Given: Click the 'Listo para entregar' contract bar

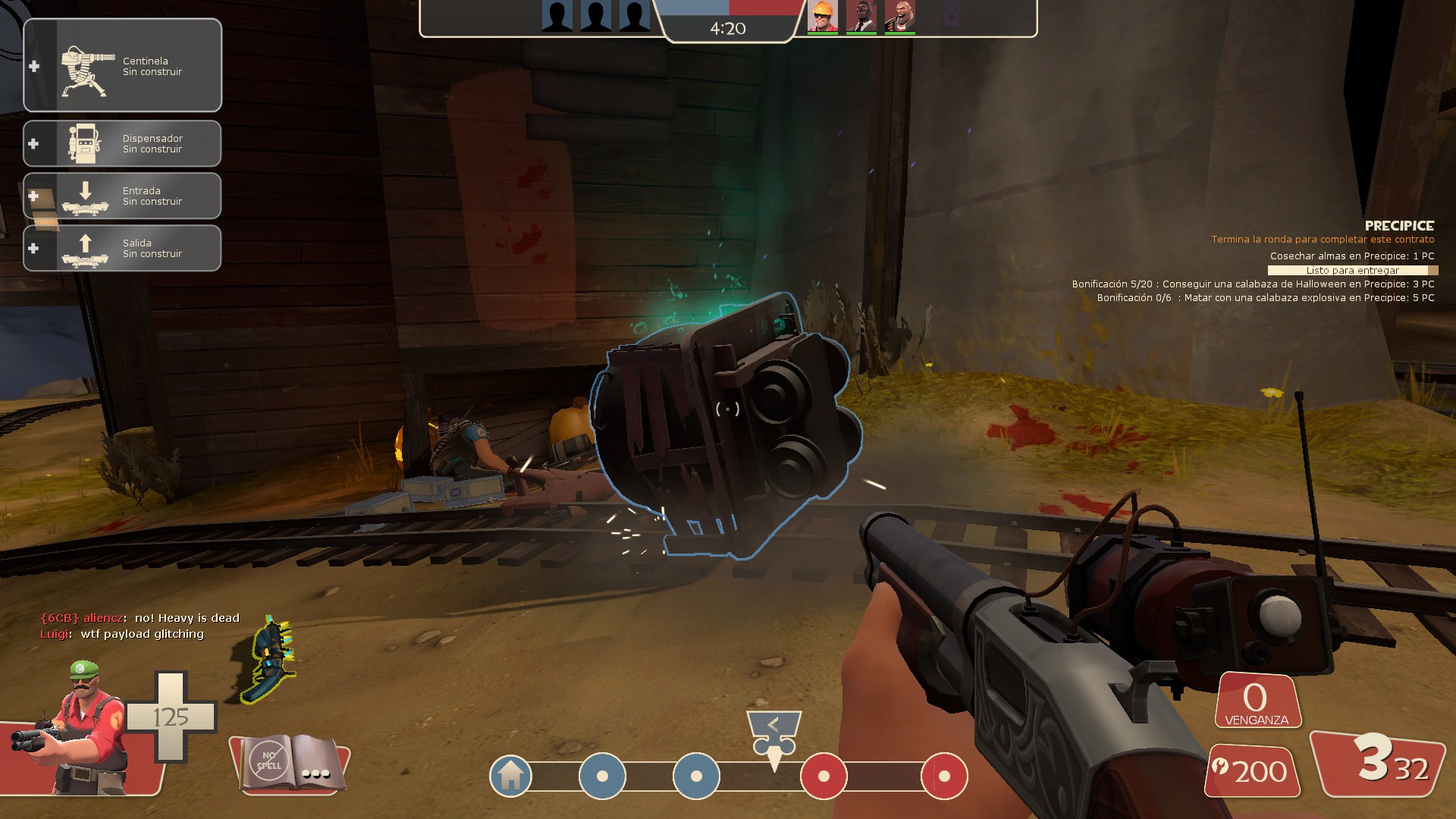Looking at the screenshot, I should click(1352, 270).
